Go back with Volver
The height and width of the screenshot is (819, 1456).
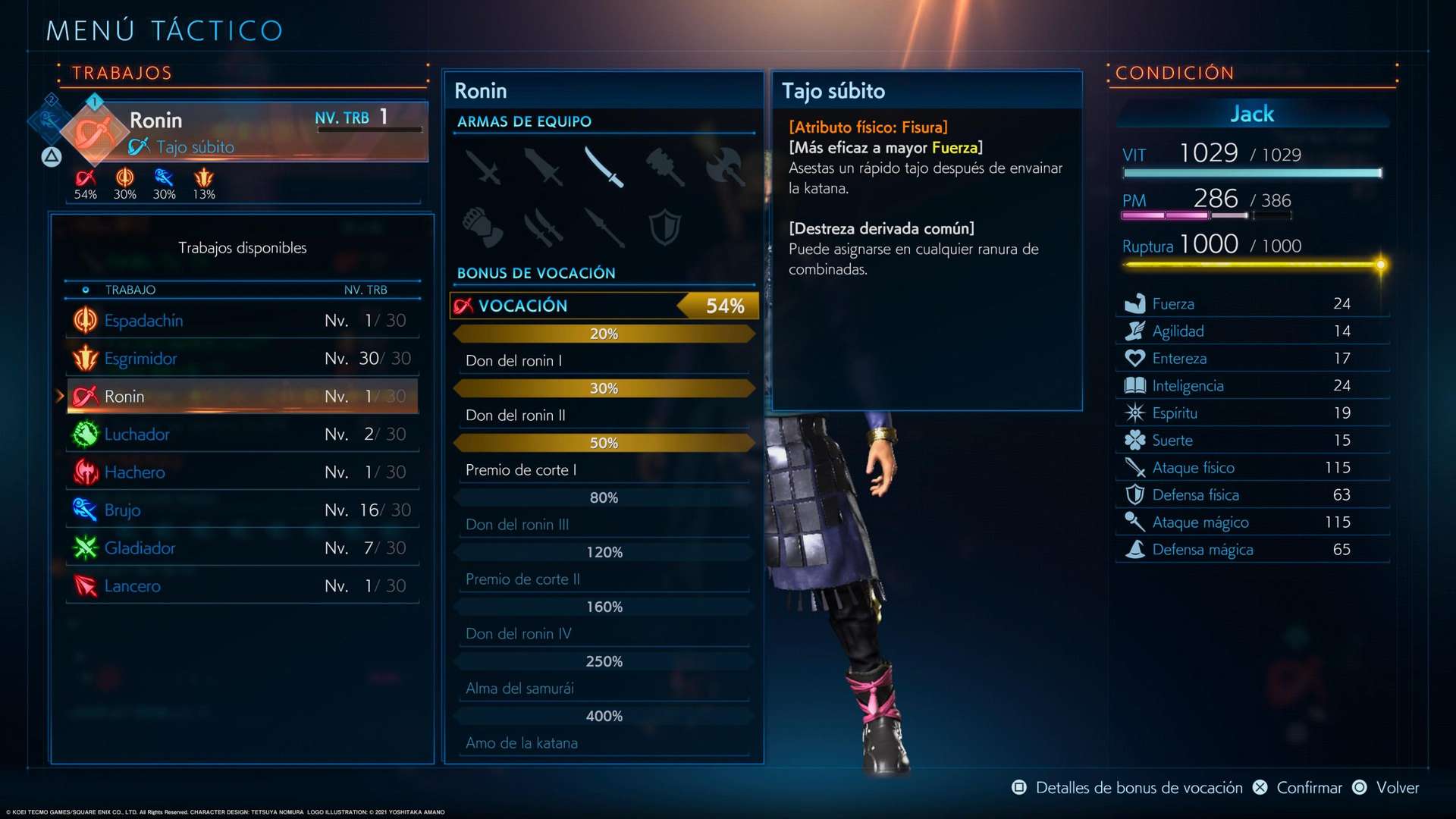pyautogui.click(x=1386, y=788)
